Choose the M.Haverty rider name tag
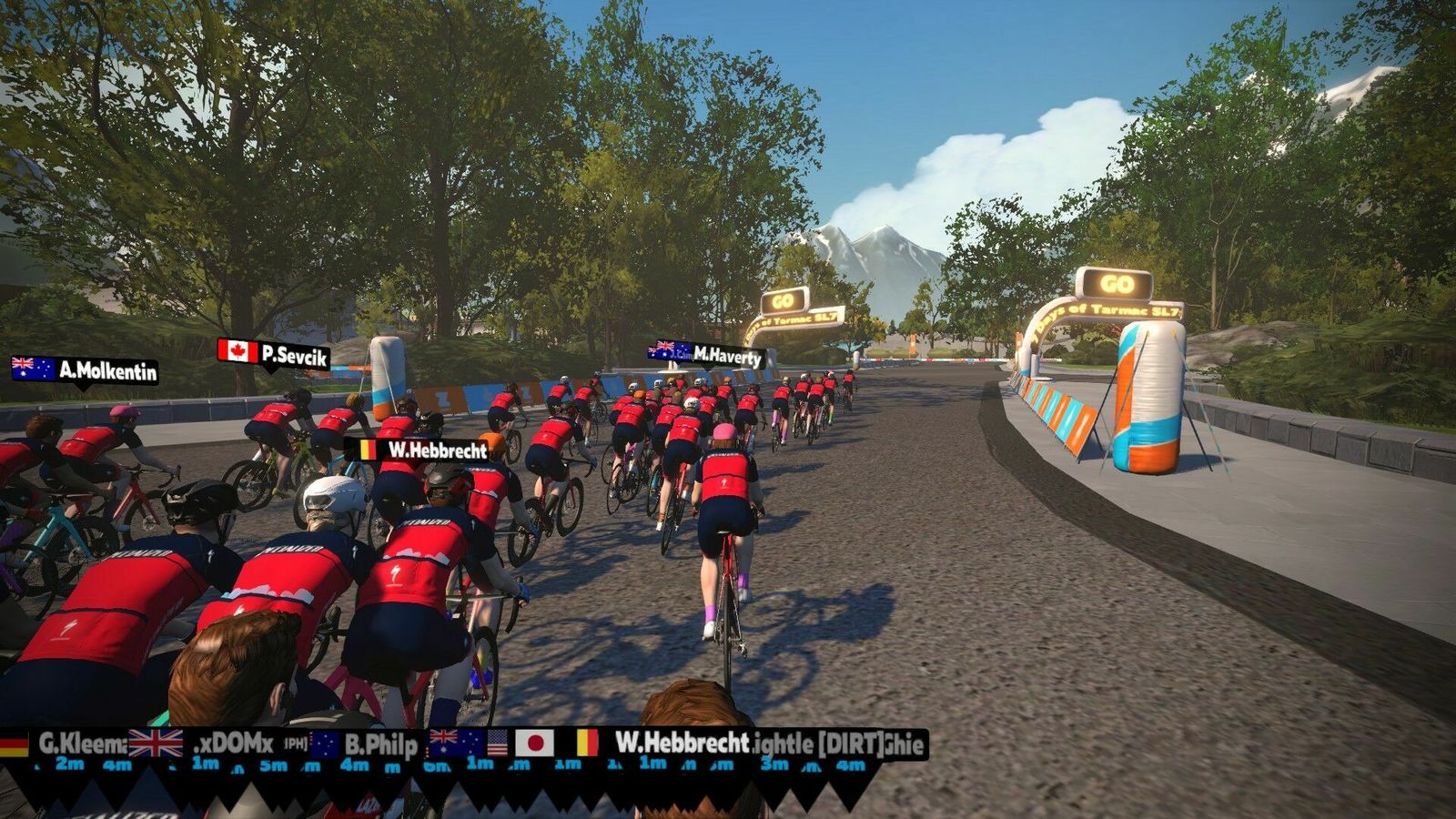This screenshot has height=819, width=1456. tap(706, 354)
